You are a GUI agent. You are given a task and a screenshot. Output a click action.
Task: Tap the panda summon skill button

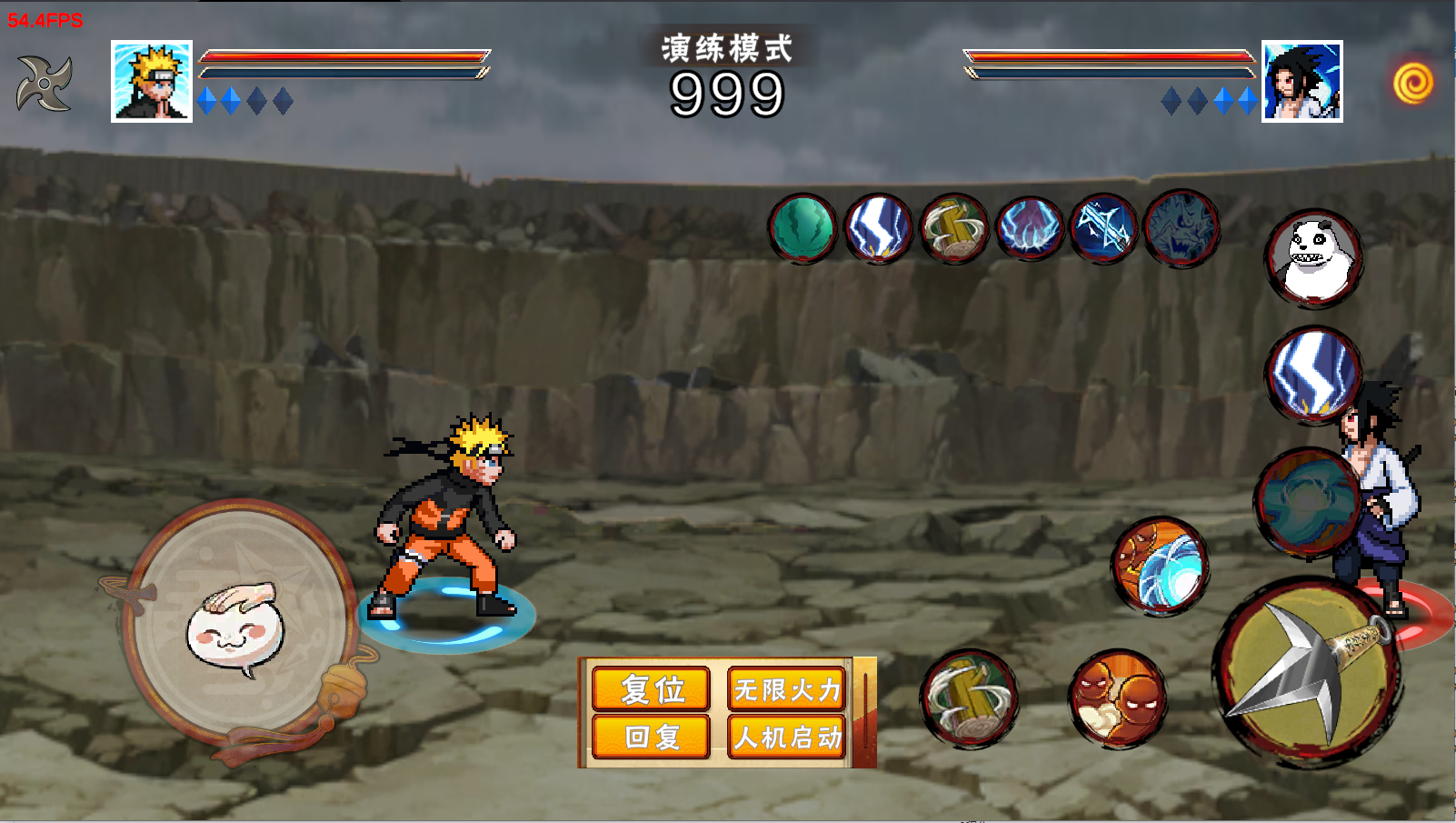point(1317,259)
